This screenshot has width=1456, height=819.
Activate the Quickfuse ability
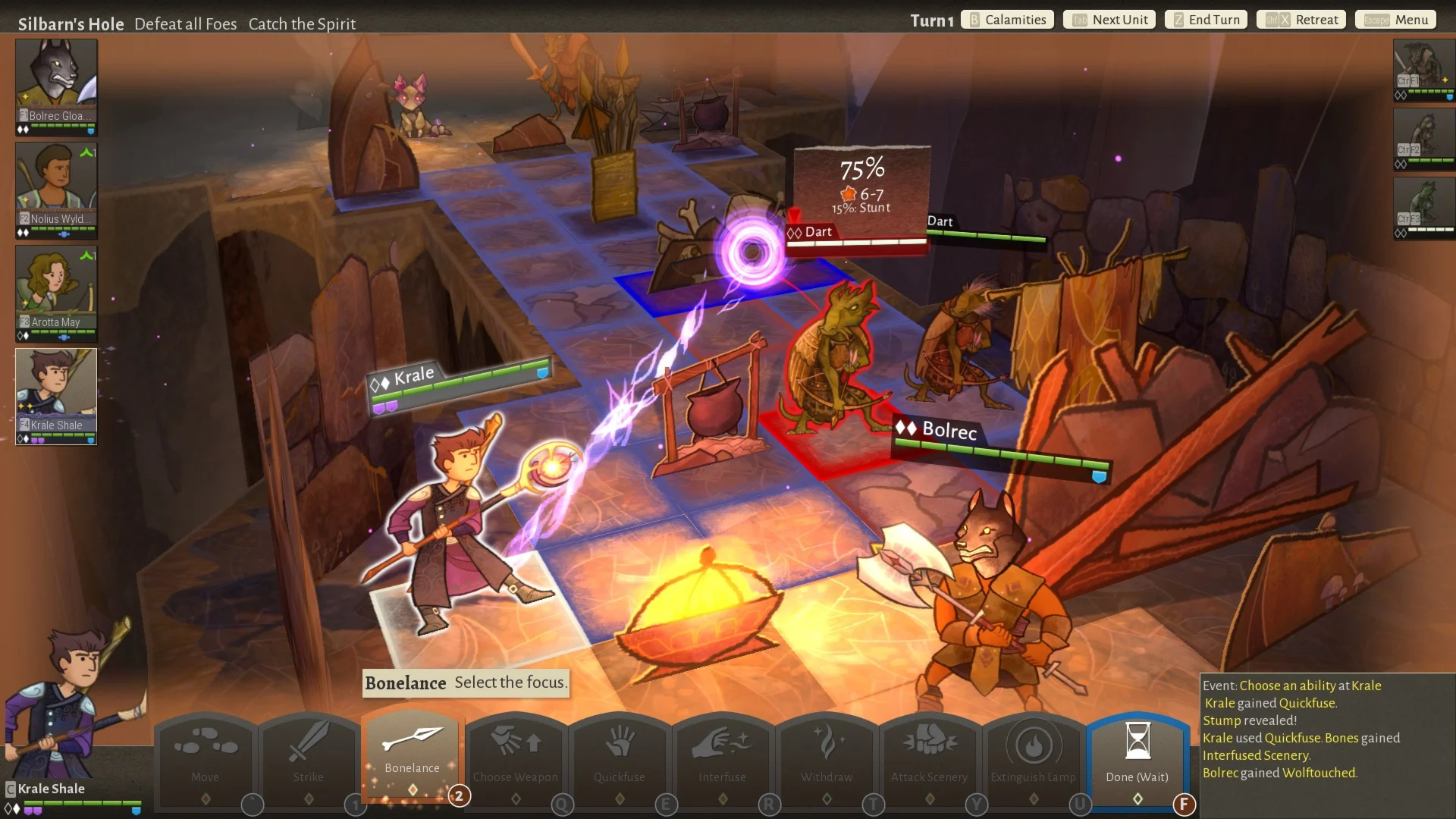[620, 755]
